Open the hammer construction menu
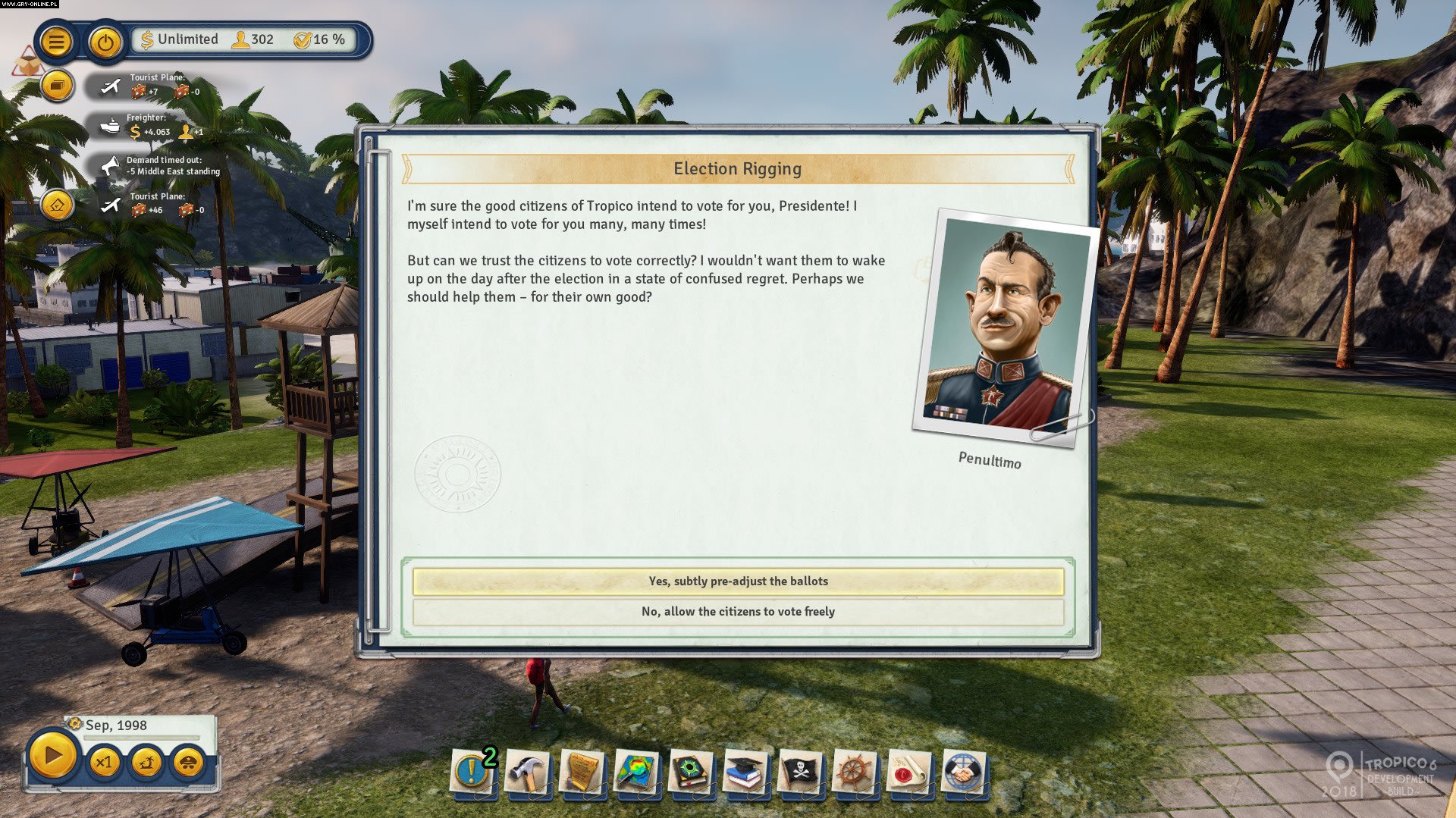1456x818 pixels. (x=527, y=773)
